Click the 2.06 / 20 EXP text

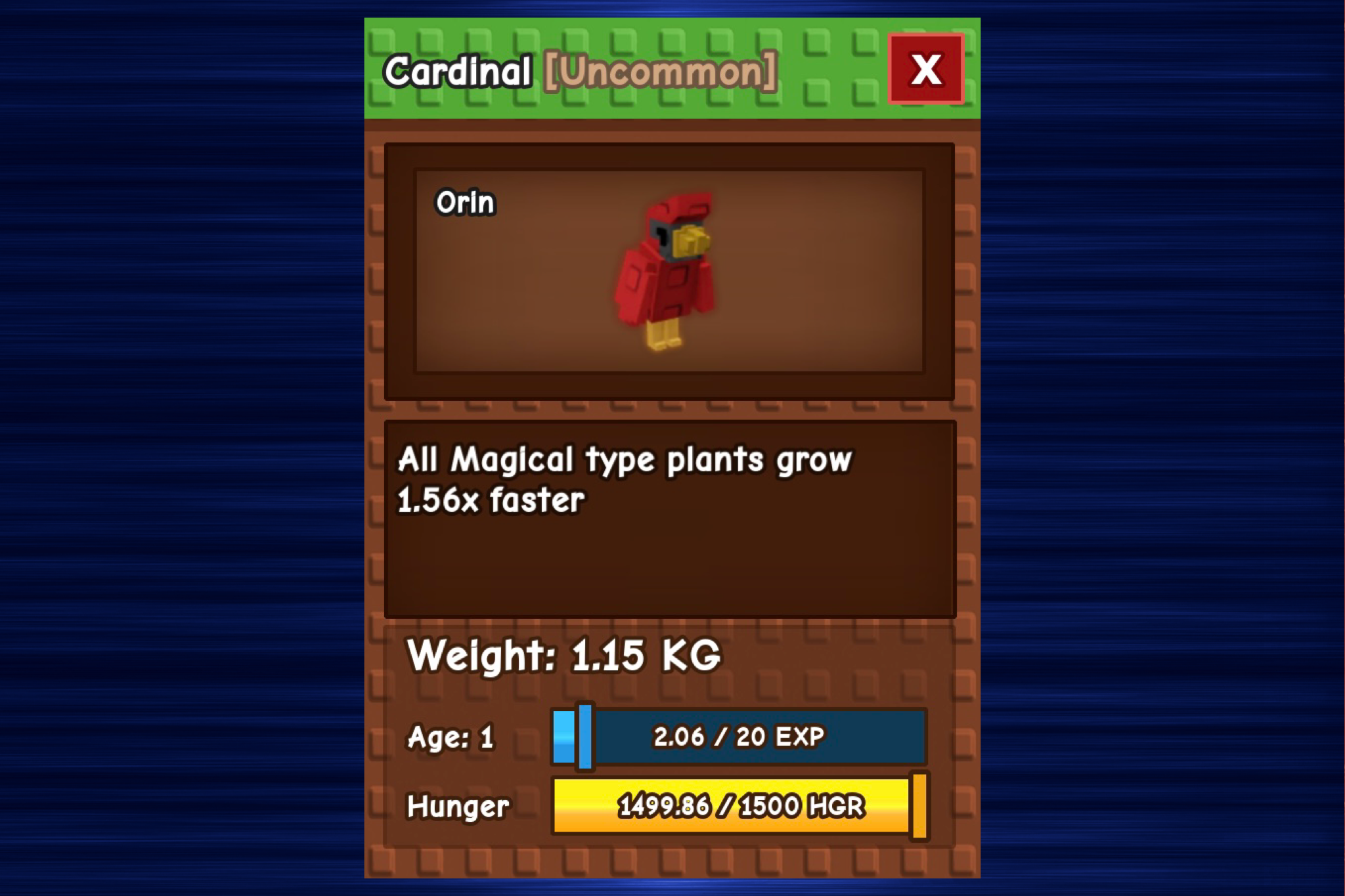(x=739, y=736)
